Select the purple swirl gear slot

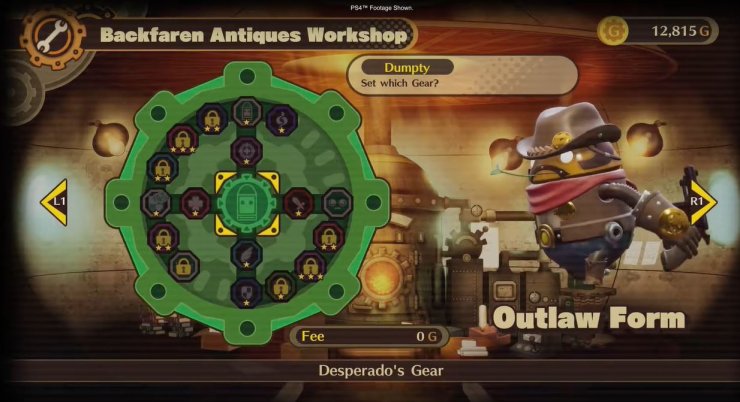coord(281,118)
